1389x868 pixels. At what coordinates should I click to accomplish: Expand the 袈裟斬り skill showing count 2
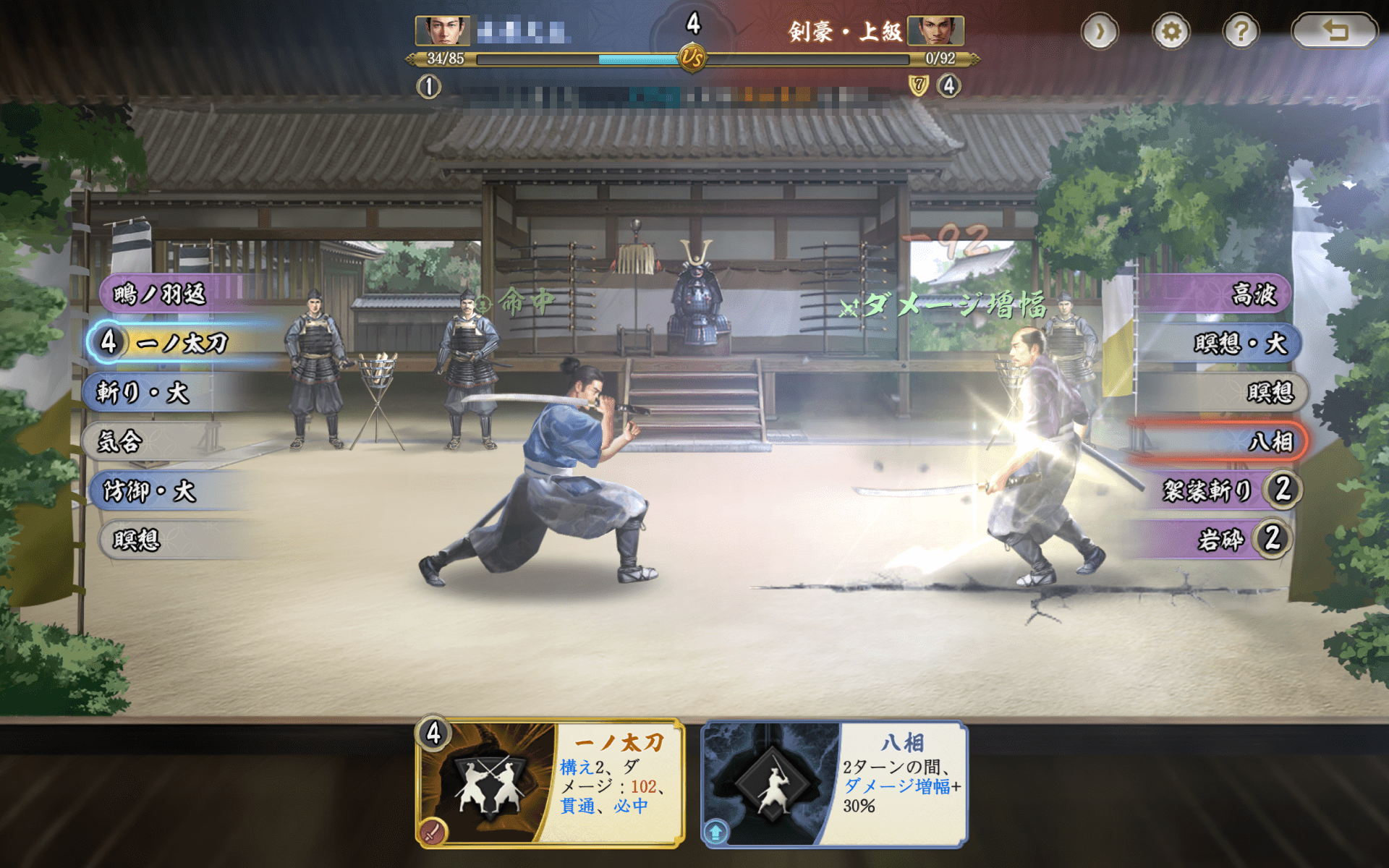coord(1230,490)
